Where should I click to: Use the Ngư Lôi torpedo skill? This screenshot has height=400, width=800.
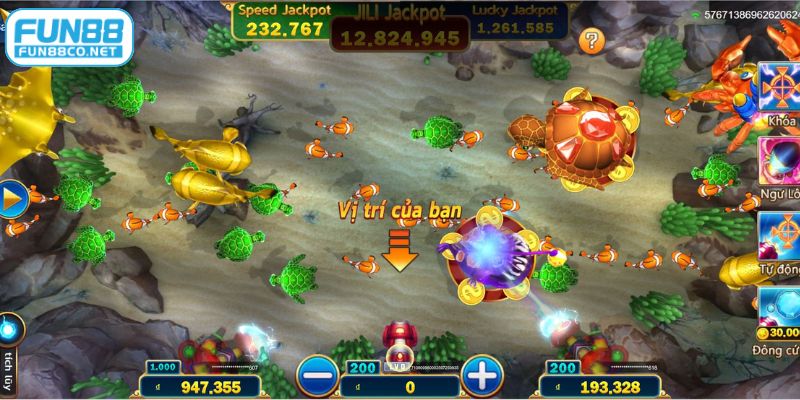point(778,161)
